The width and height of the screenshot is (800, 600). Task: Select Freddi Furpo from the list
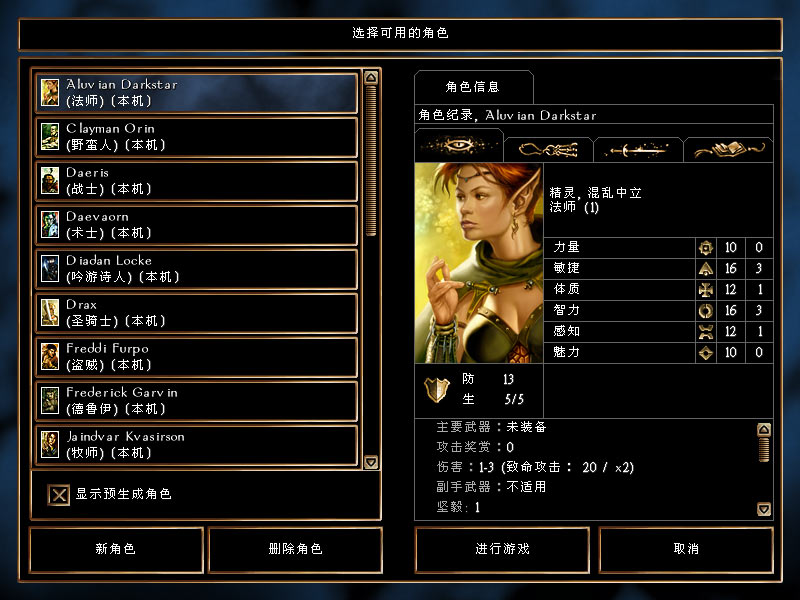click(197, 357)
